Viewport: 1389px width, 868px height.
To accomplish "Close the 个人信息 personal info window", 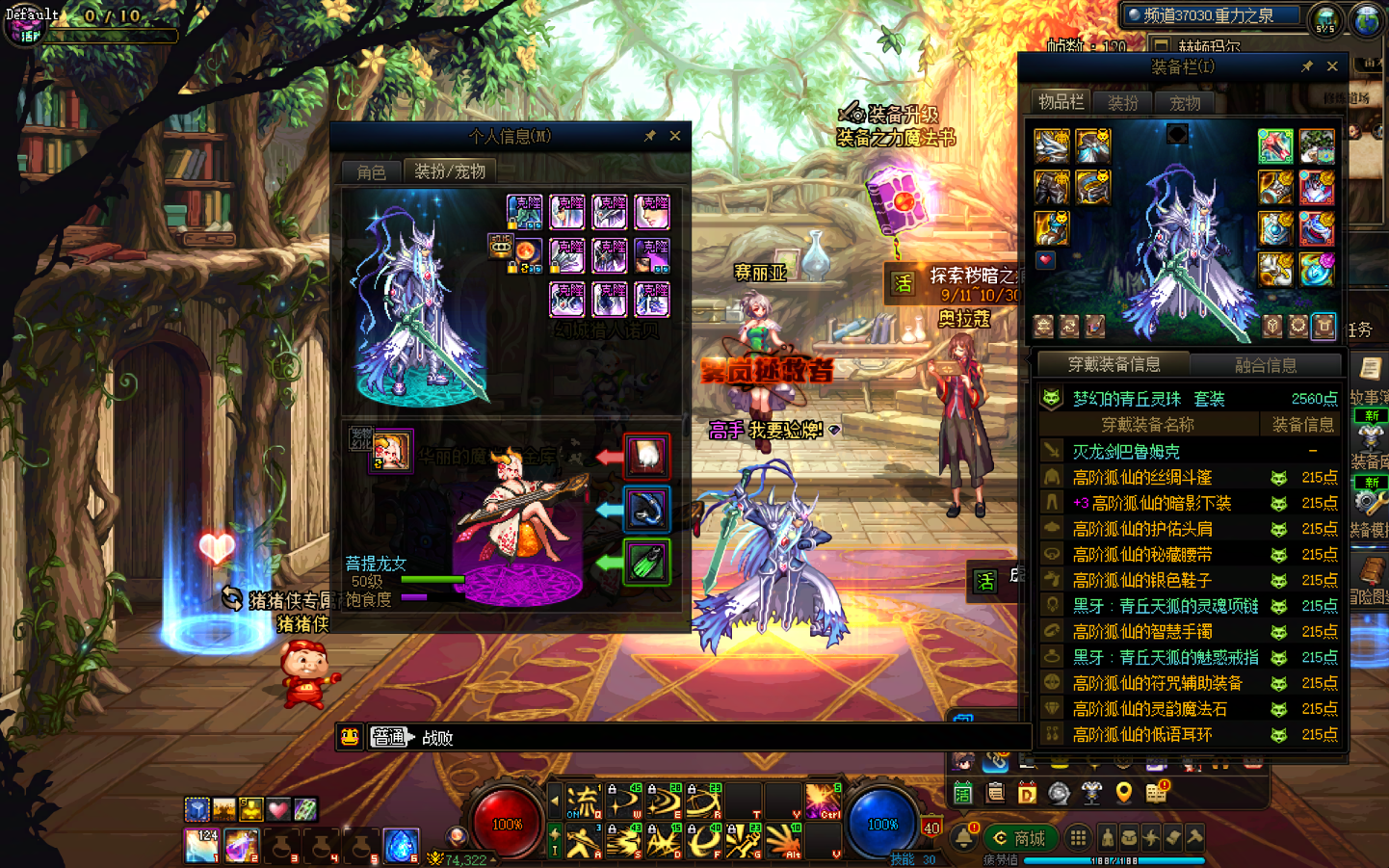I will click(675, 136).
